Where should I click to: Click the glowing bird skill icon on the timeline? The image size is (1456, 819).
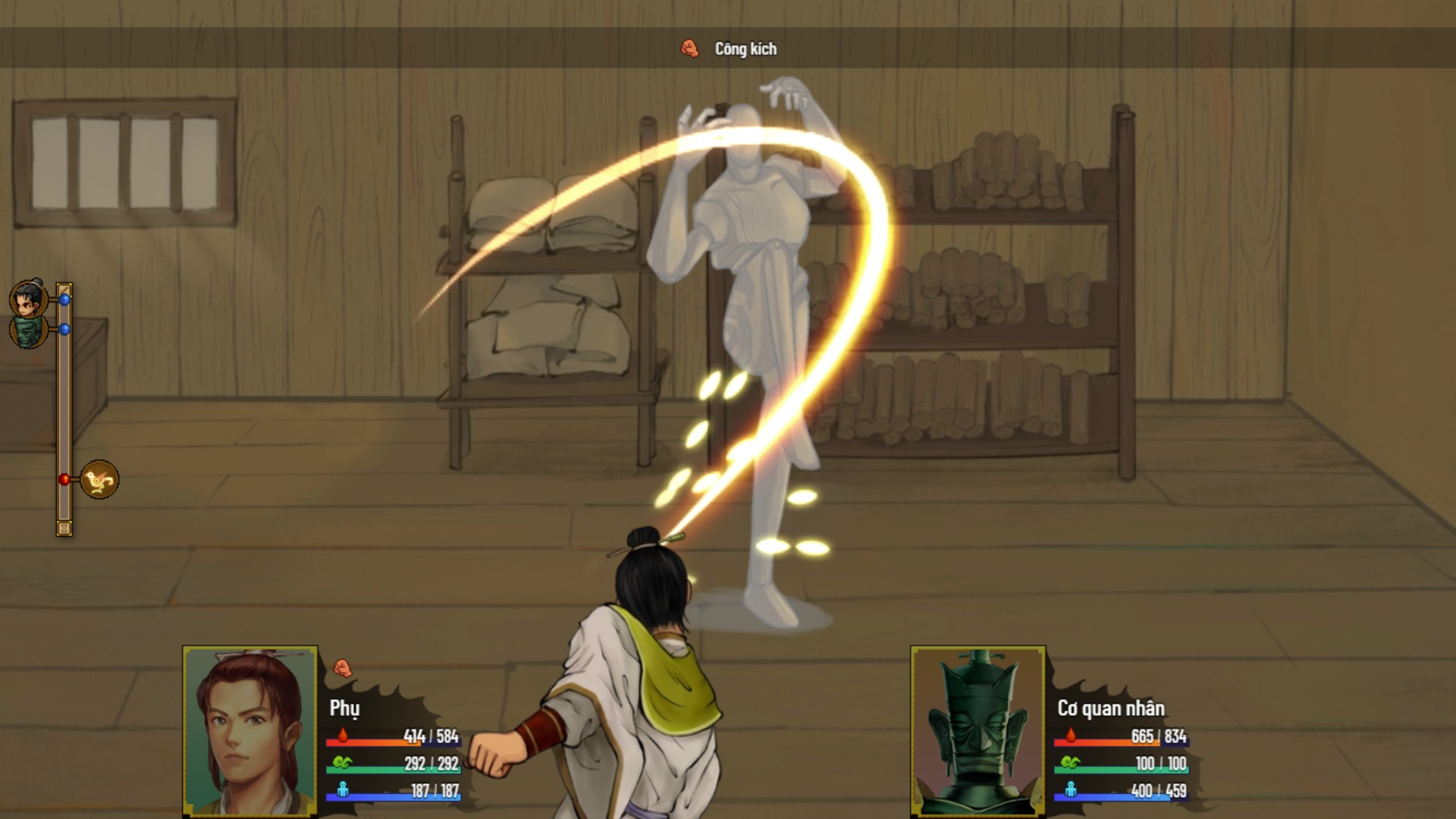coord(99,479)
